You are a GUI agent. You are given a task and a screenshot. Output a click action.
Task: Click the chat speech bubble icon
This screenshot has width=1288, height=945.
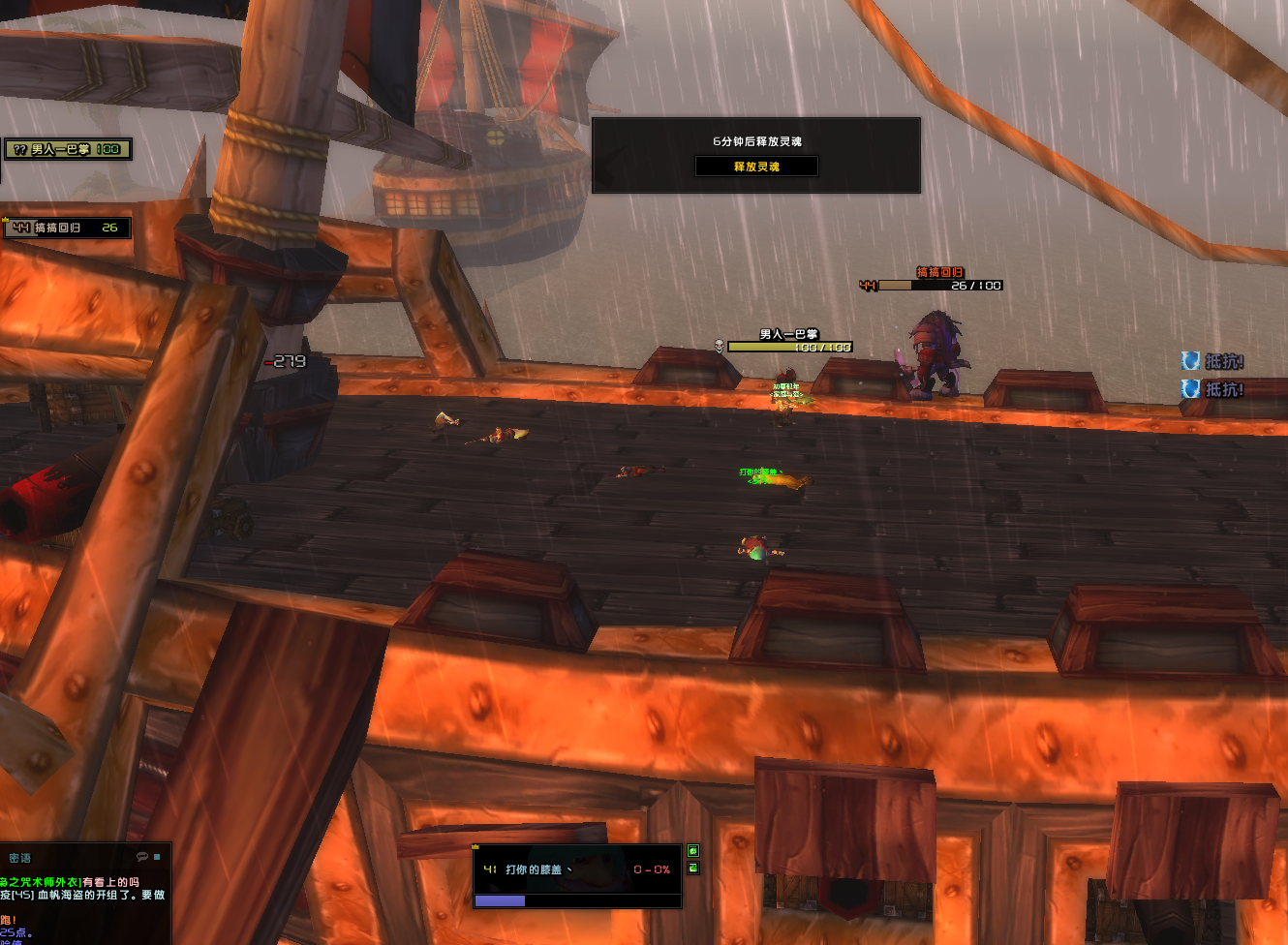point(142,857)
